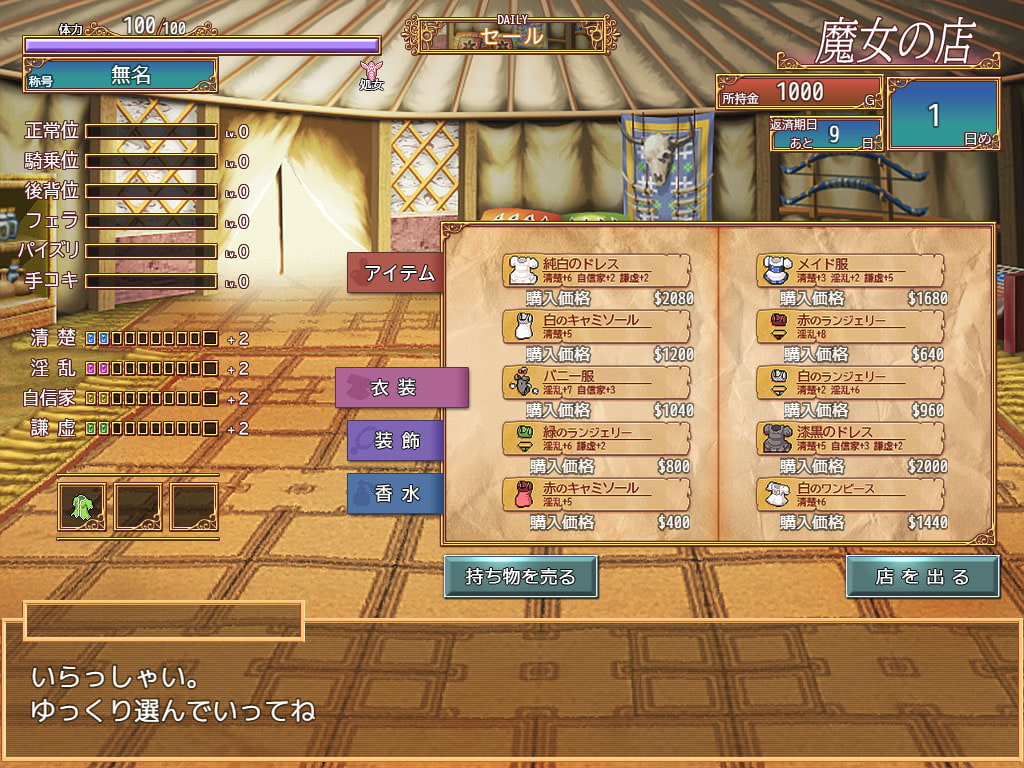1024x768 pixels.
Task: Choose the 純白のドレス item
Action: pyautogui.click(x=596, y=270)
